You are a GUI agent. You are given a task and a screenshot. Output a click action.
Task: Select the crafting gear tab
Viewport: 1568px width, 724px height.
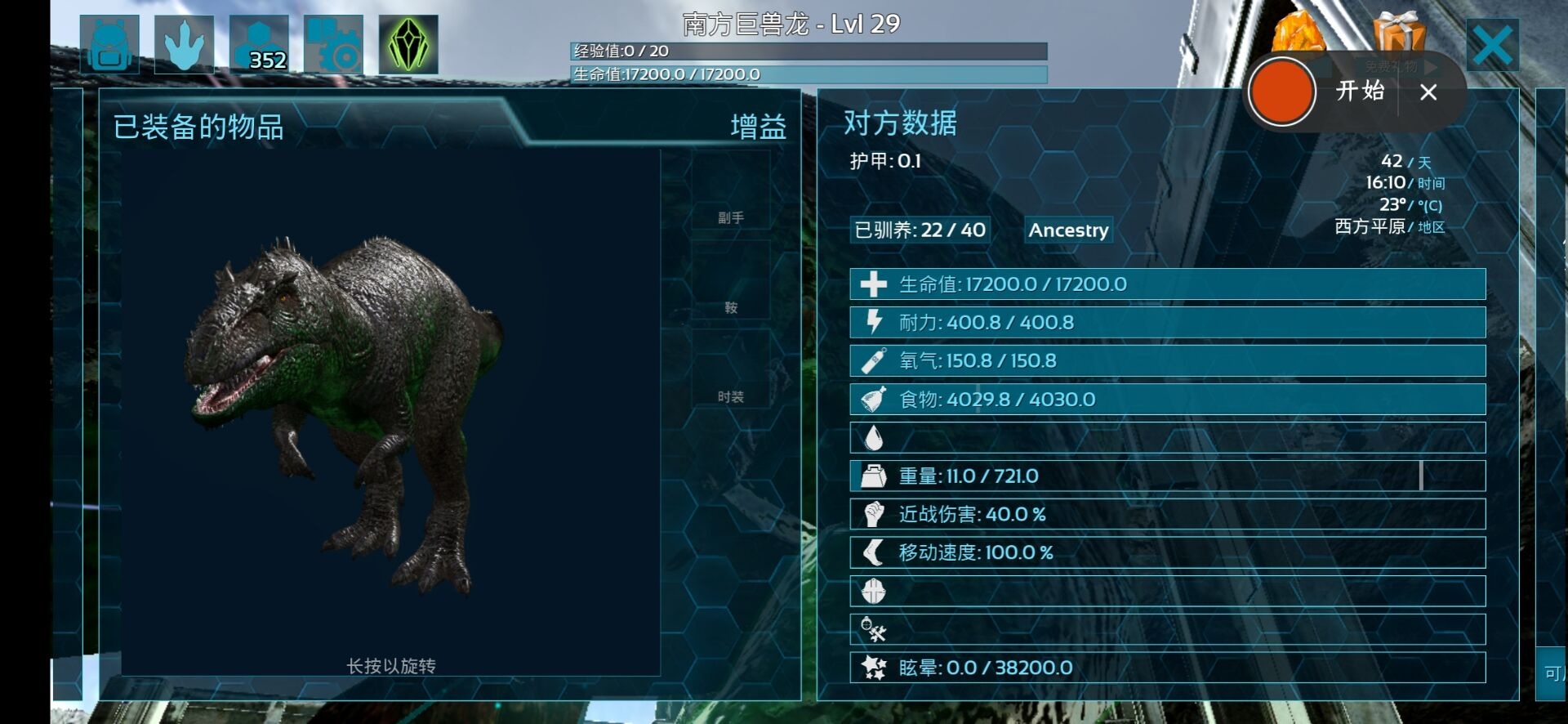pyautogui.click(x=333, y=45)
